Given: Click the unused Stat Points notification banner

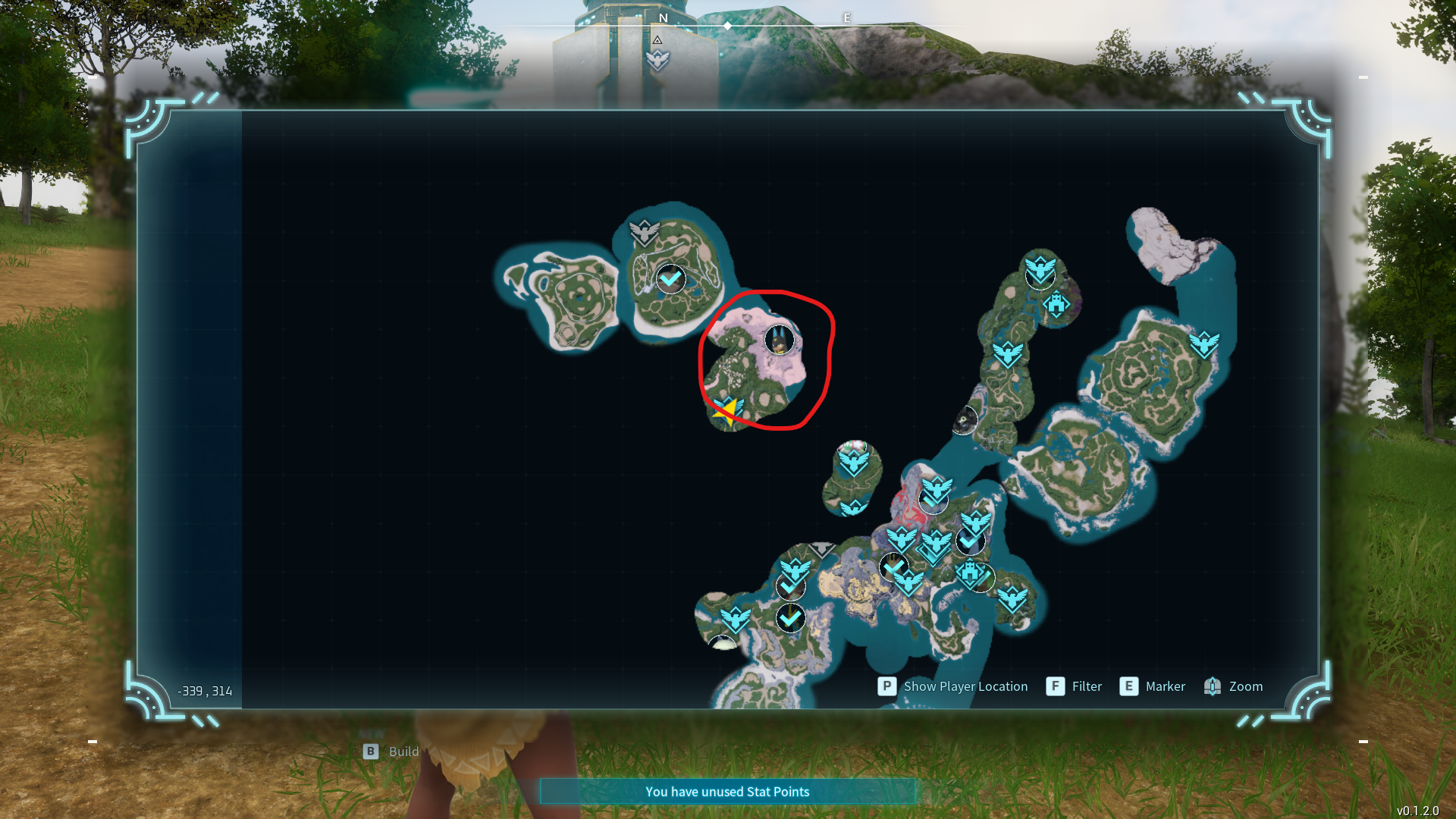Looking at the screenshot, I should point(727,791).
